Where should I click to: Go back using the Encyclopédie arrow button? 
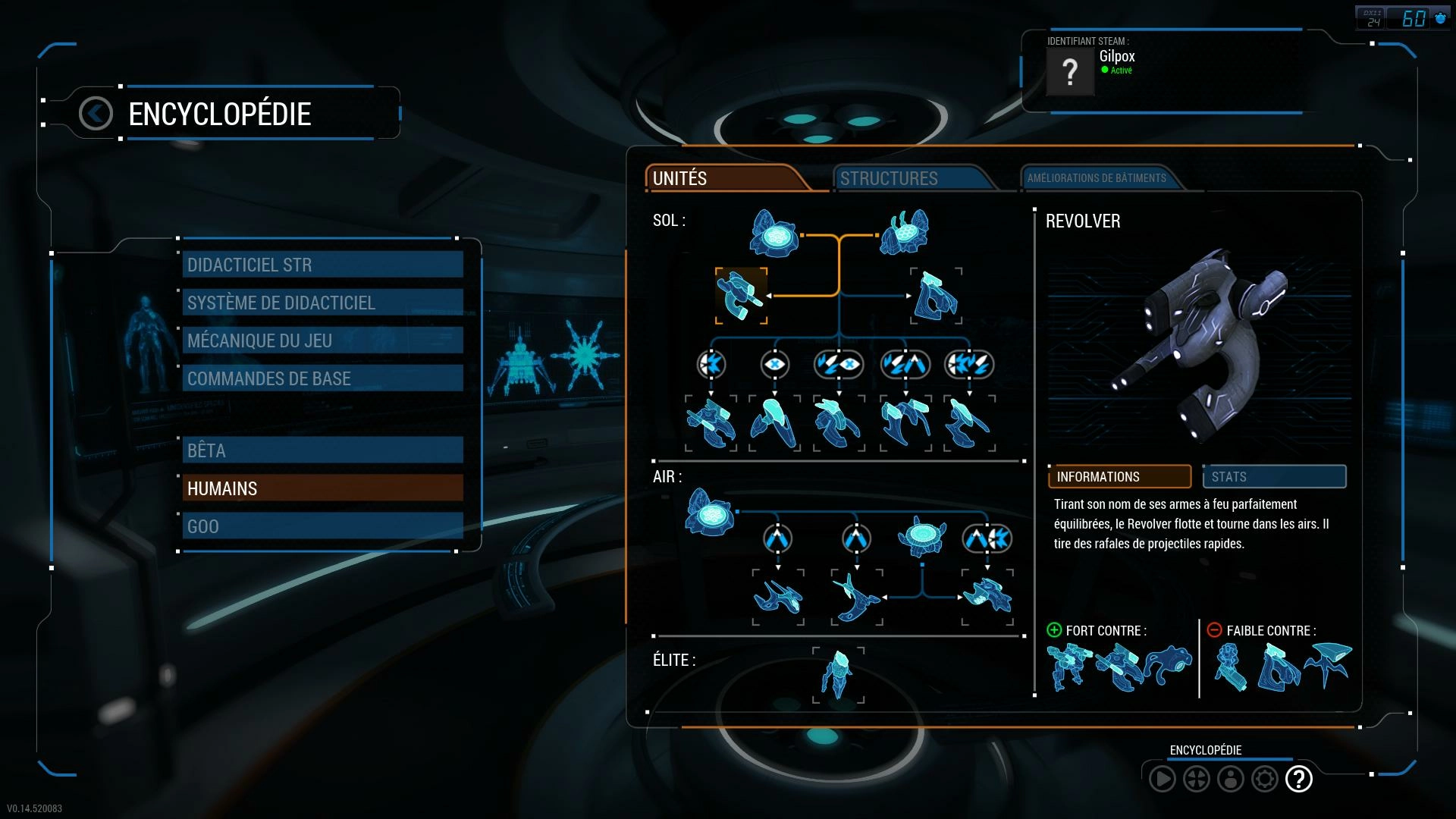click(96, 114)
